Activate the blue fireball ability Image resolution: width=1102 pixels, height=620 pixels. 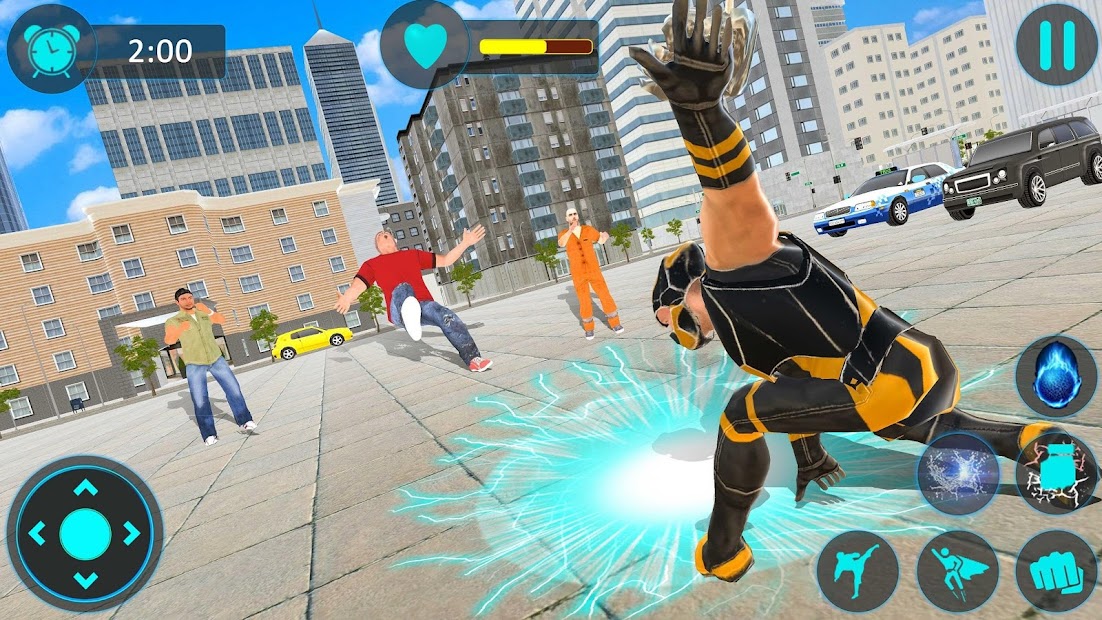coord(1055,375)
